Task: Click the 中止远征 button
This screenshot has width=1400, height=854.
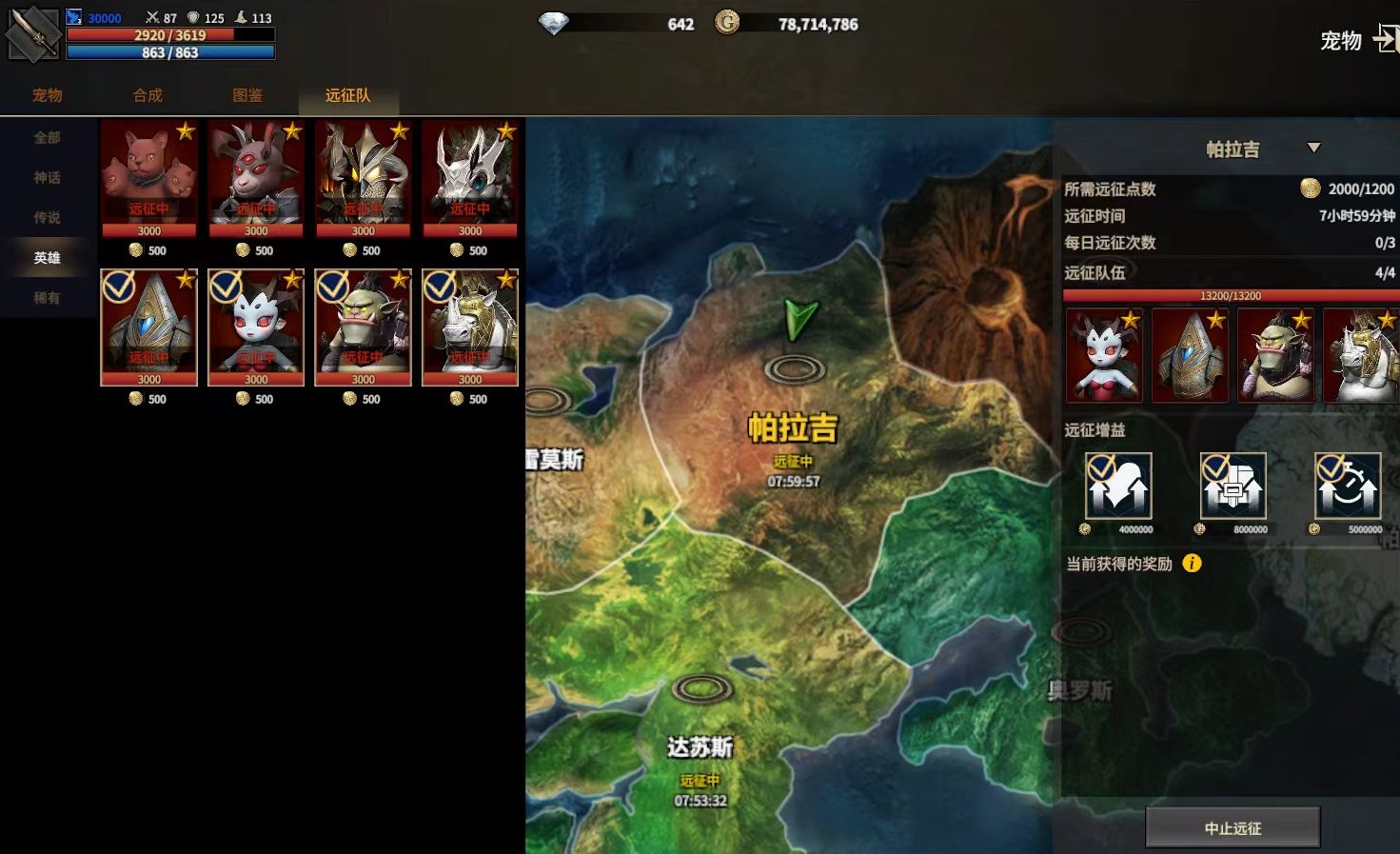Action: (1232, 827)
